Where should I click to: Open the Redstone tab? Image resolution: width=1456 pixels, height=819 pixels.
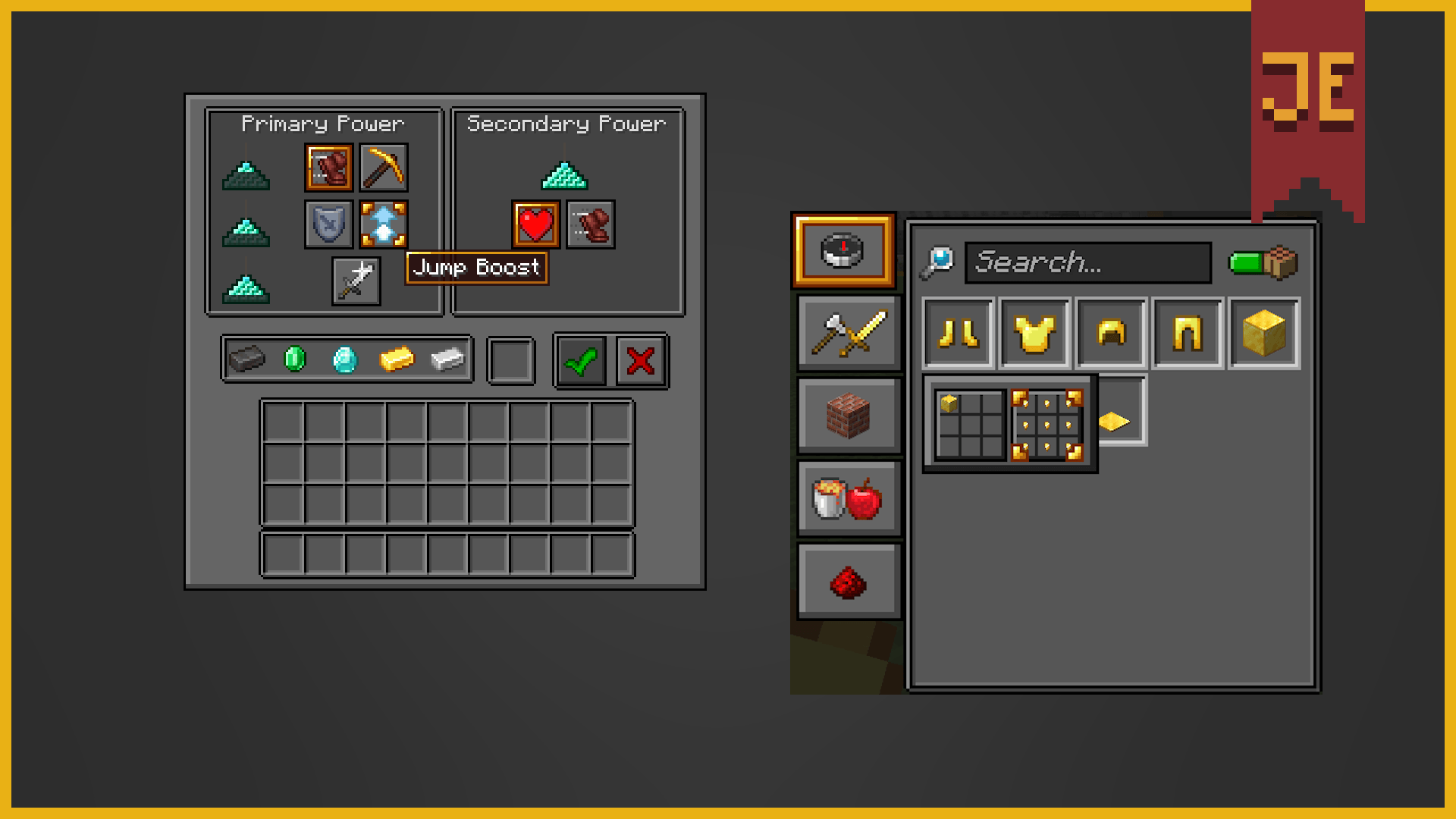coord(848,580)
